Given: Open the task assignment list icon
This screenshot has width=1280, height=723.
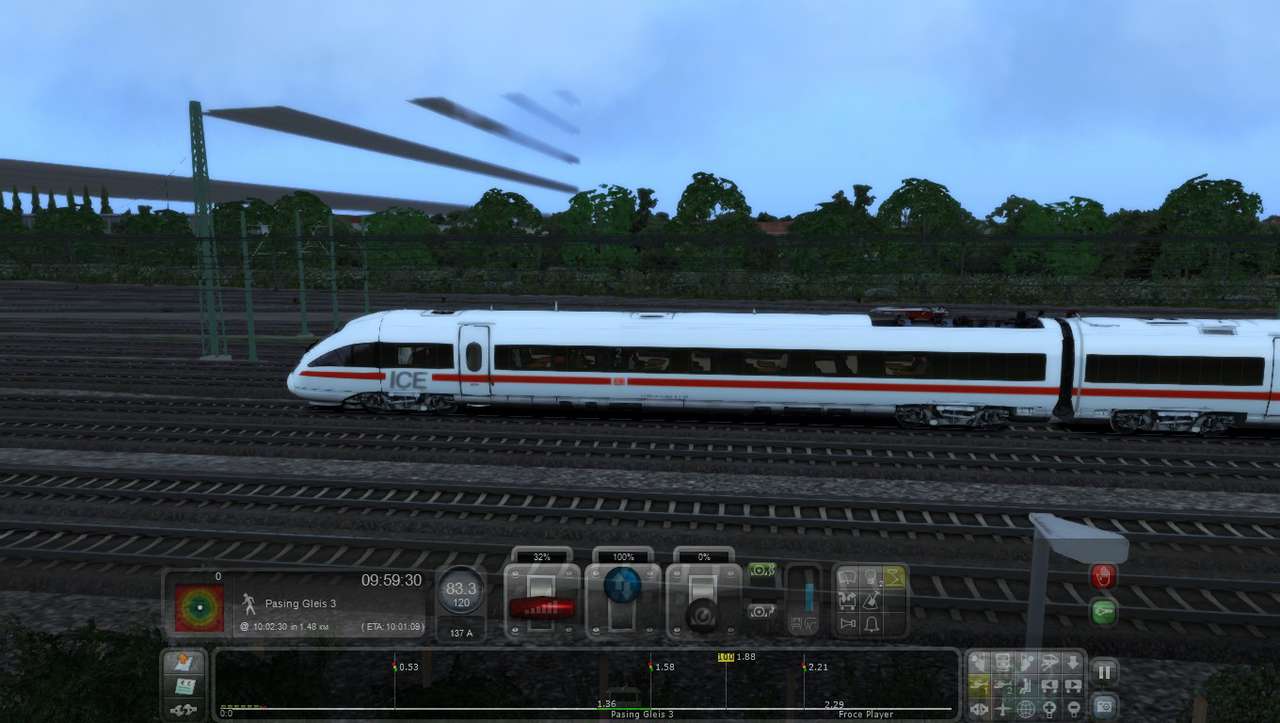Looking at the screenshot, I should click(185, 686).
